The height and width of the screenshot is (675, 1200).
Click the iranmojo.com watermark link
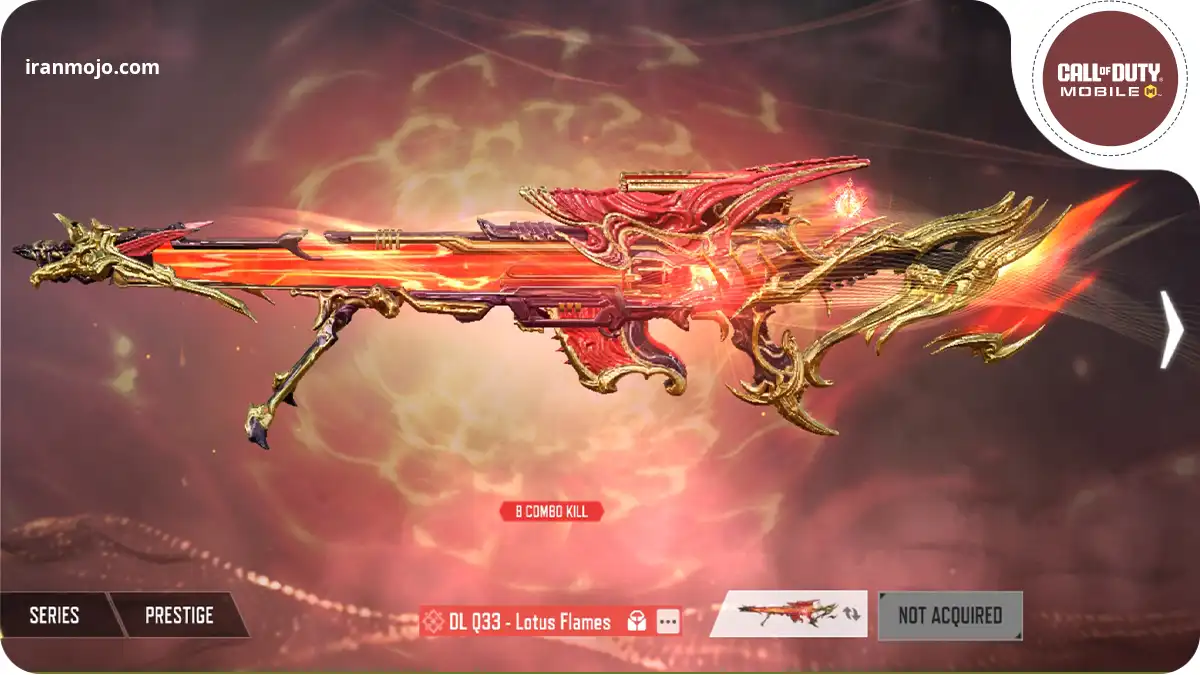pyautogui.click(x=92, y=68)
